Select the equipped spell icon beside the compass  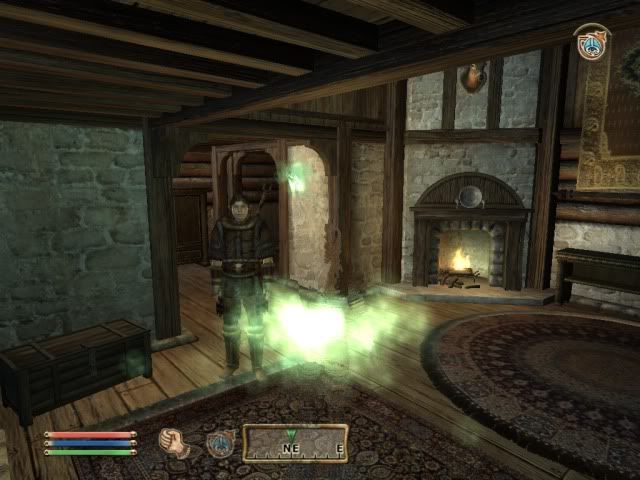pos(219,442)
